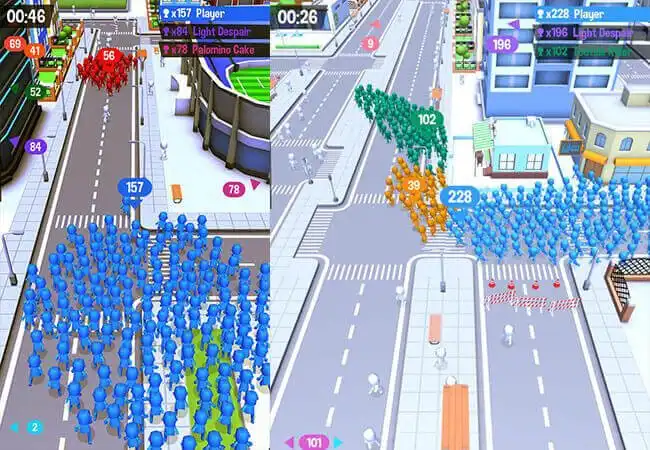The width and height of the screenshot is (650, 450).
Task: Select the green x102 leaderboard row
Action: (x=590, y=50)
